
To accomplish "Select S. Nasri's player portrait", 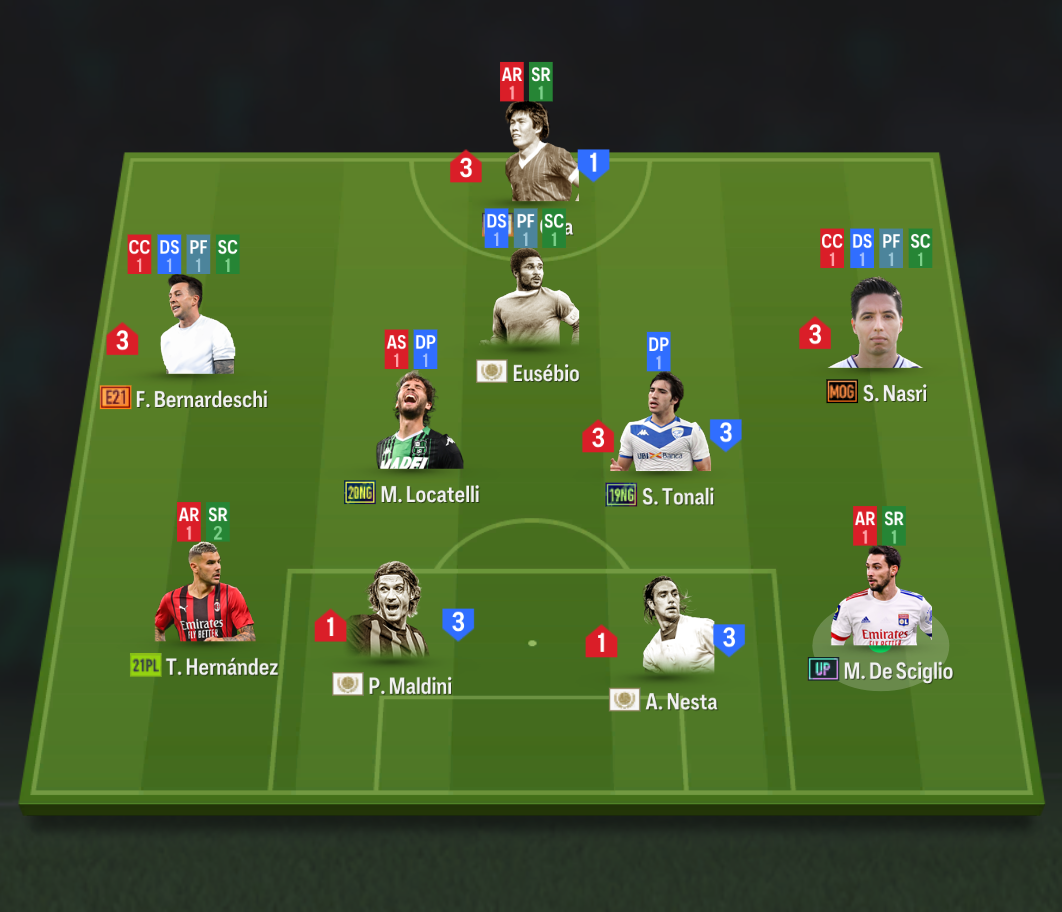I will (875, 325).
